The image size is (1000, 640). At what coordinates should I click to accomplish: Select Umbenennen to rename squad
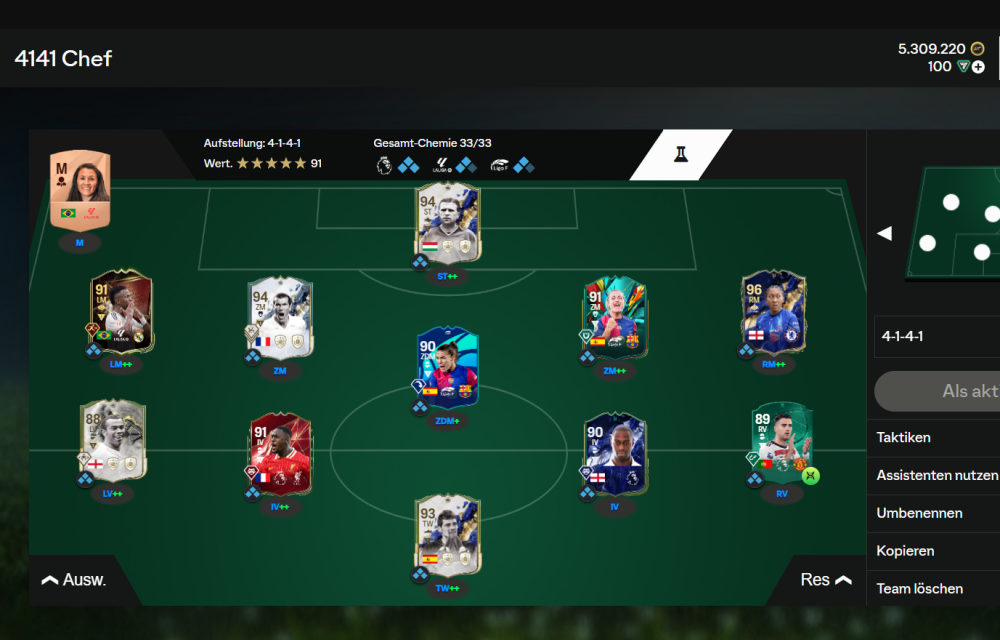(x=919, y=513)
